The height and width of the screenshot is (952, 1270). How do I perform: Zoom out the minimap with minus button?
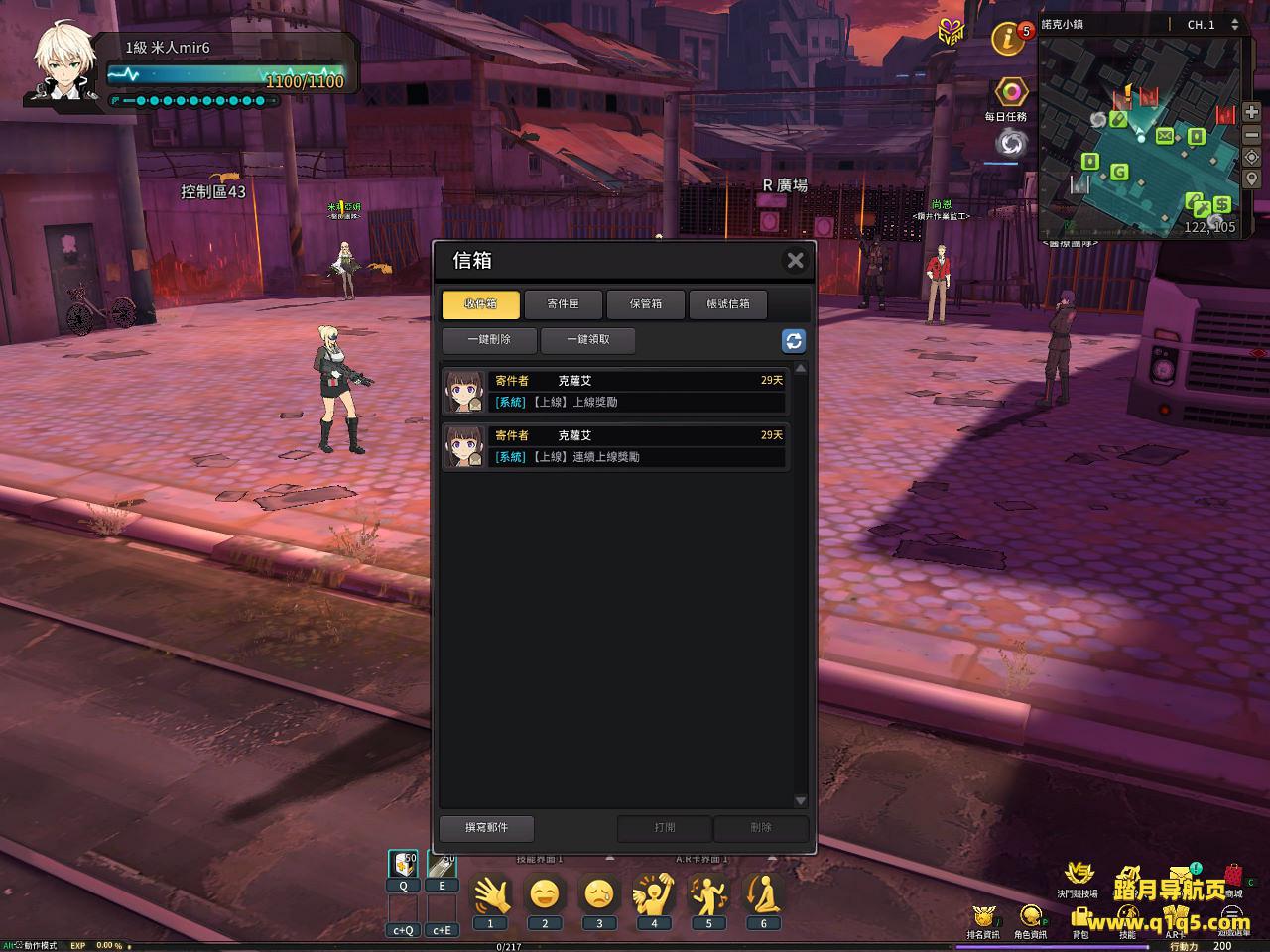[1251, 135]
